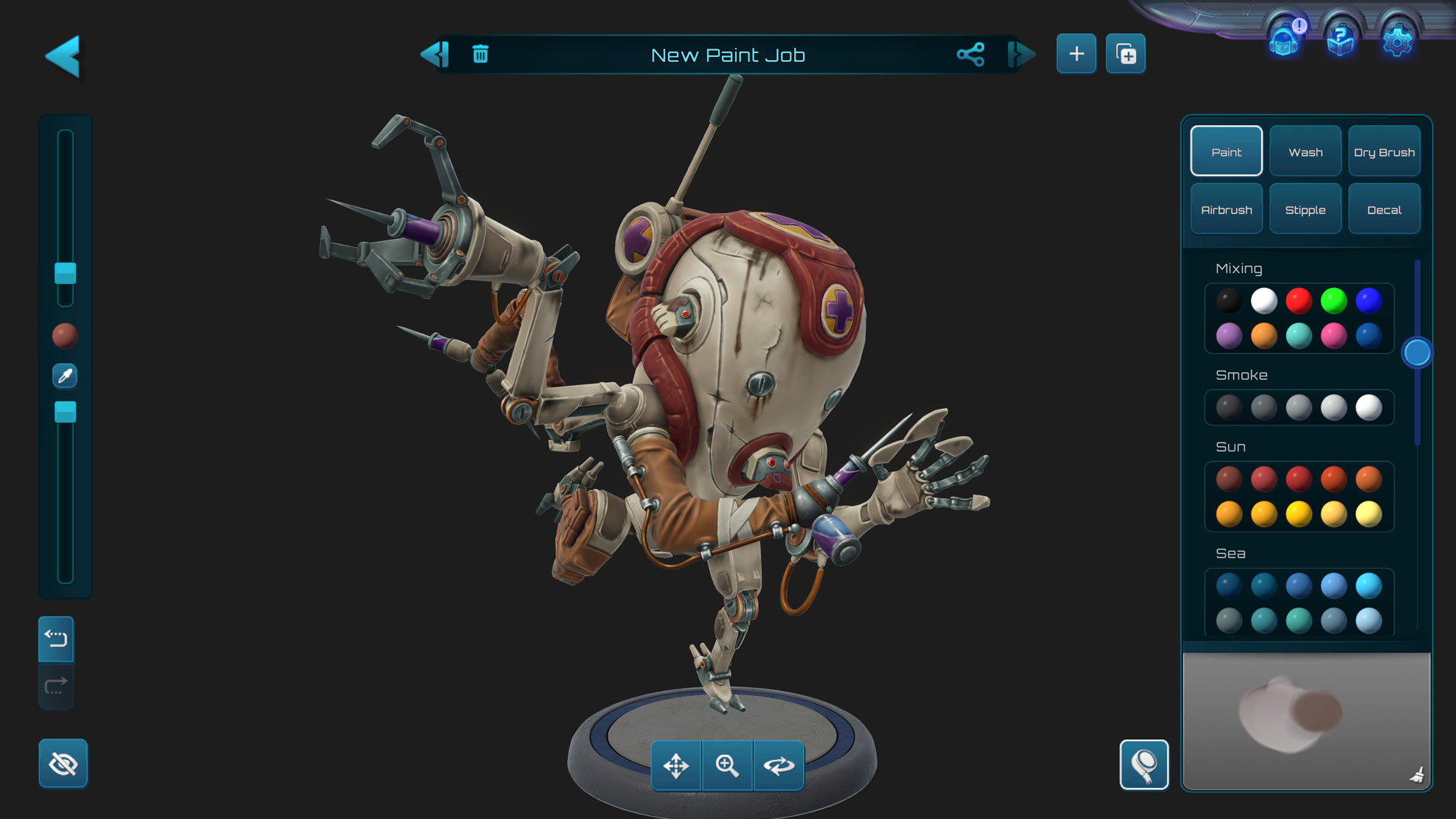This screenshot has height=819, width=1456.
Task: Undo the last paint stroke
Action: pyautogui.click(x=56, y=639)
